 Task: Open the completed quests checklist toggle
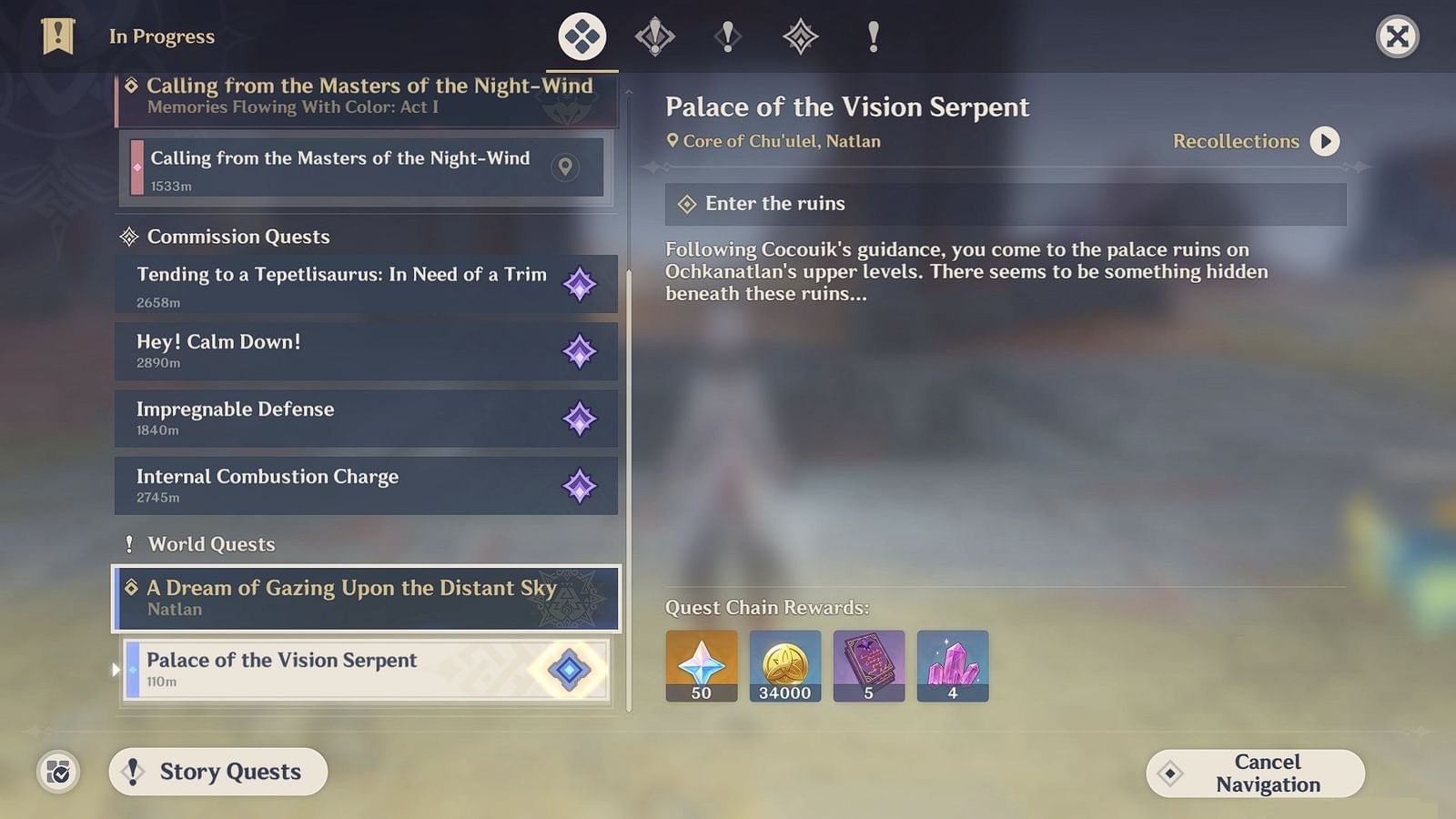57,772
